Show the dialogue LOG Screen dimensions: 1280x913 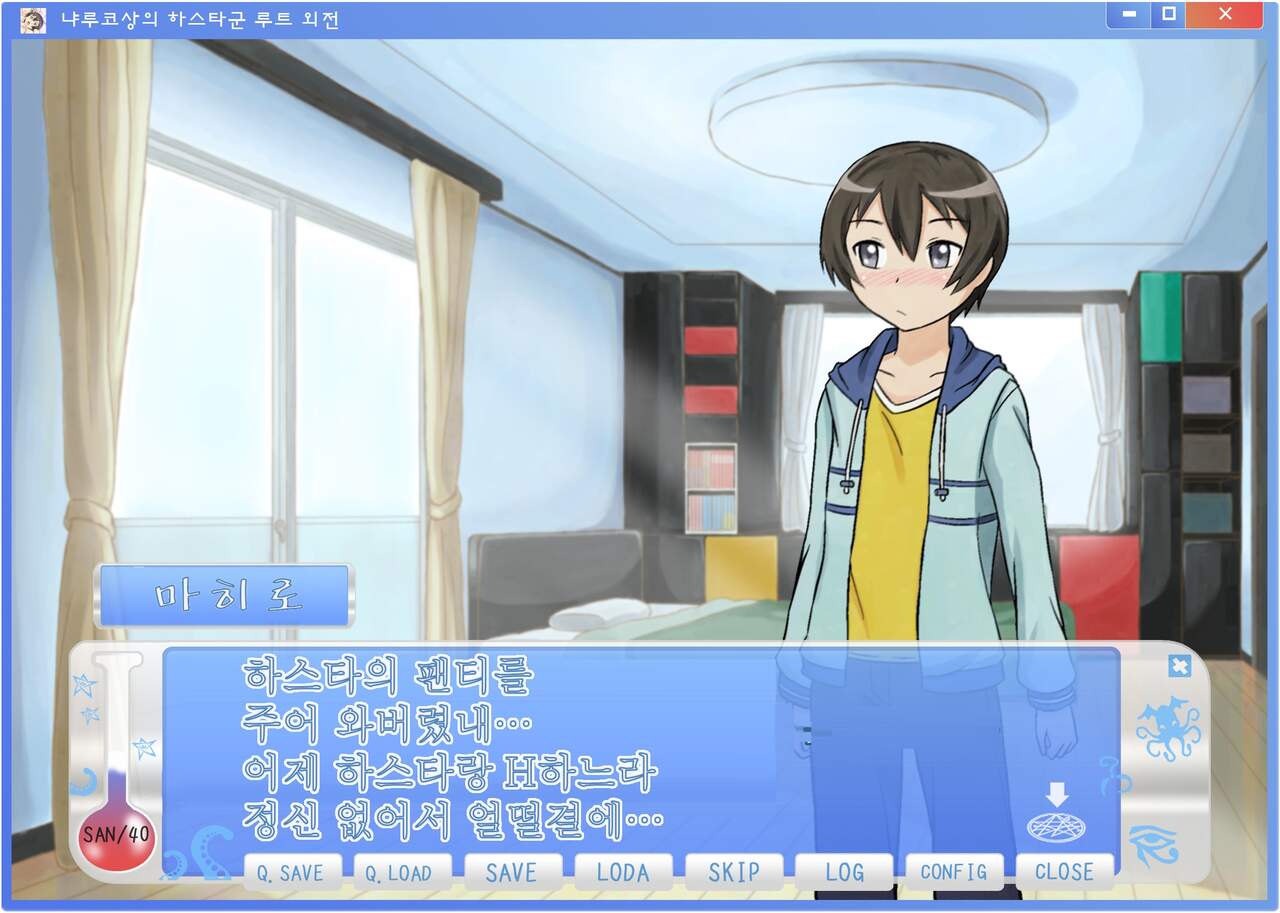tap(844, 872)
